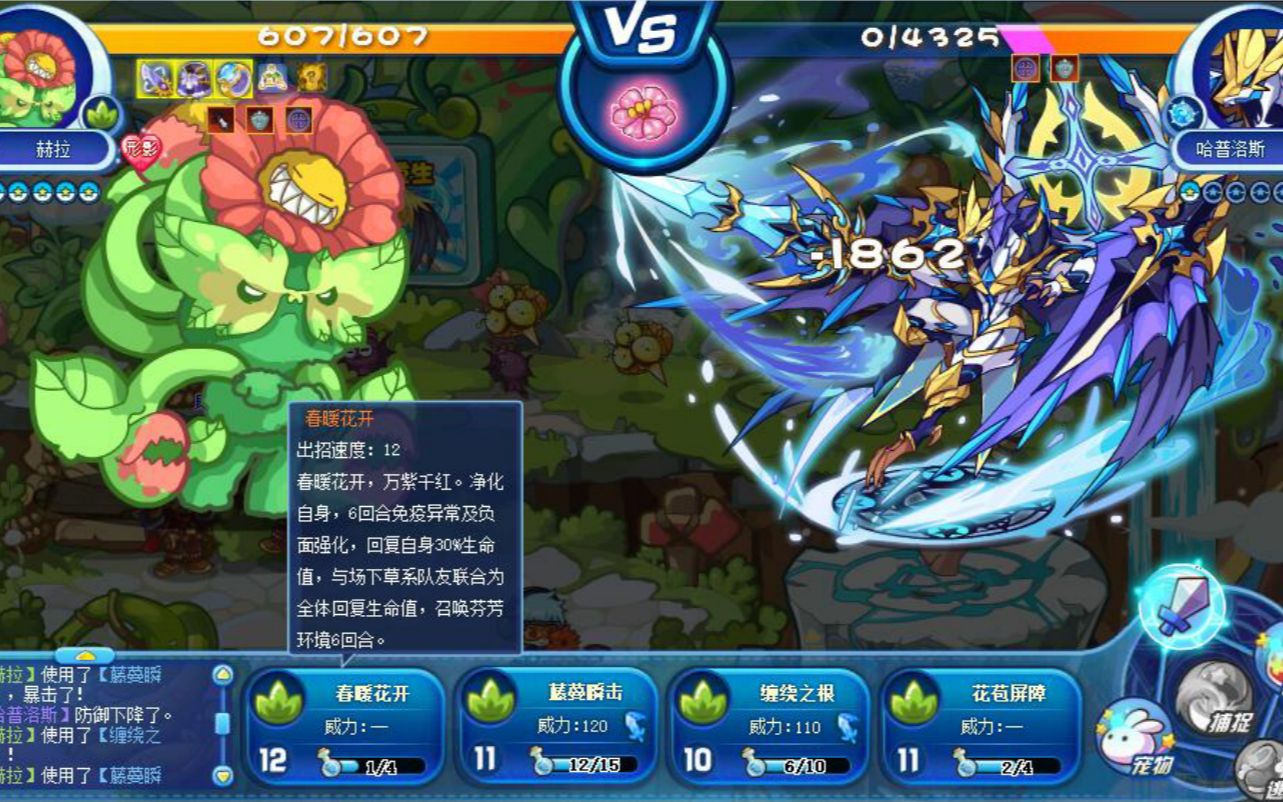Inspect the meditating figure buff icon
This screenshot has width=1283, height=802.
click(x=273, y=77)
